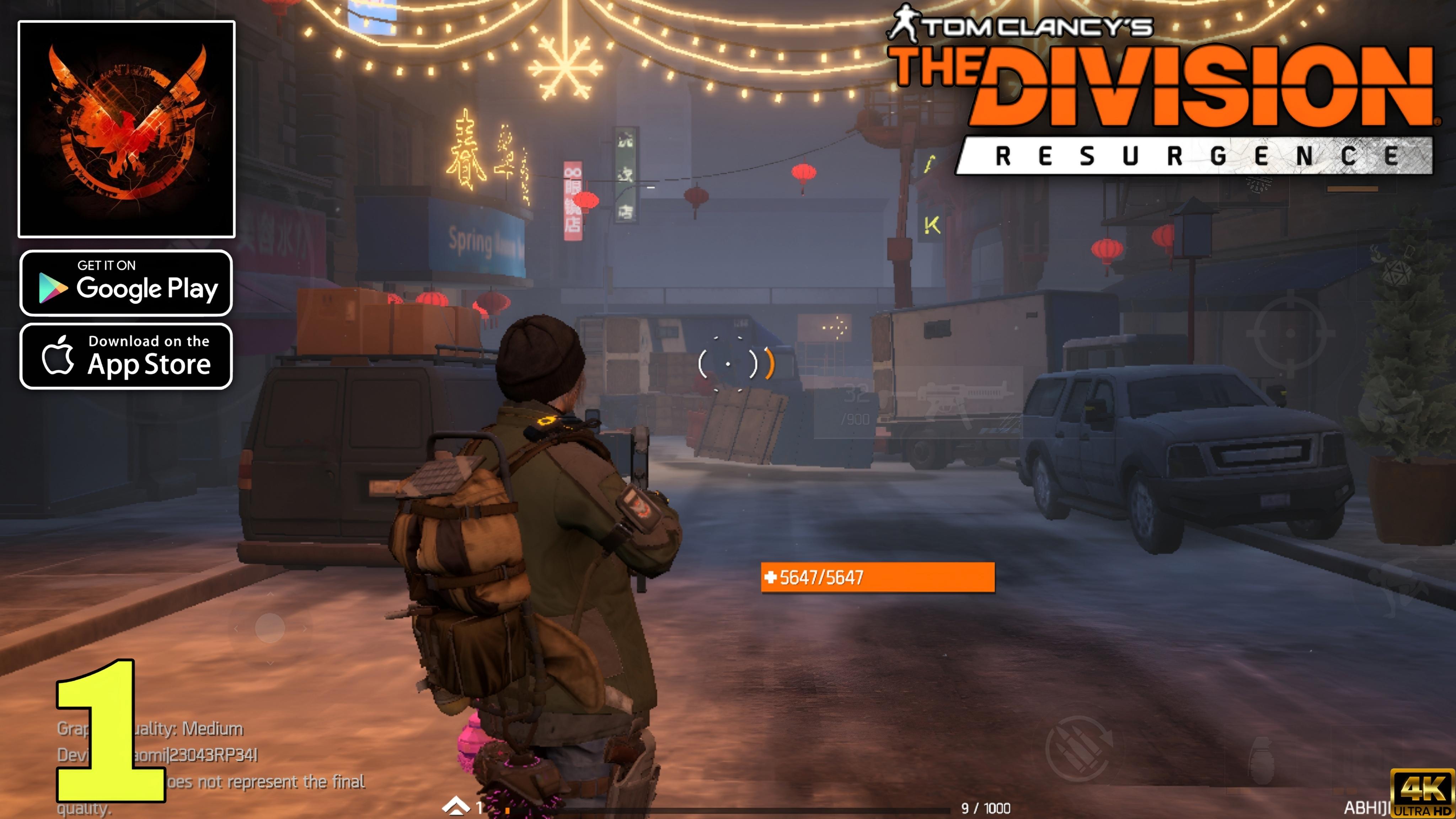Reload using the bullets reload icon
This screenshot has width=1456, height=819.
[1077, 749]
